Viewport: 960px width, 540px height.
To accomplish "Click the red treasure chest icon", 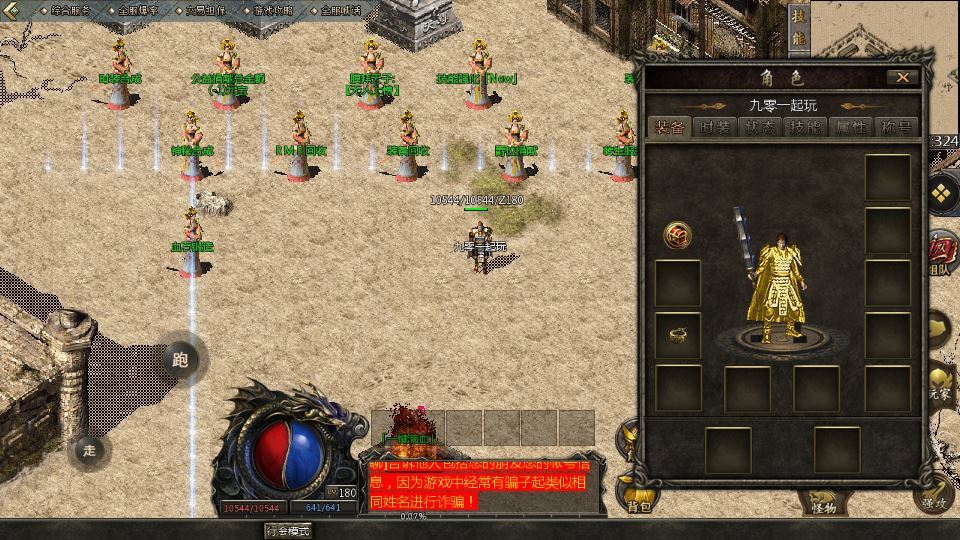I will point(677,235).
